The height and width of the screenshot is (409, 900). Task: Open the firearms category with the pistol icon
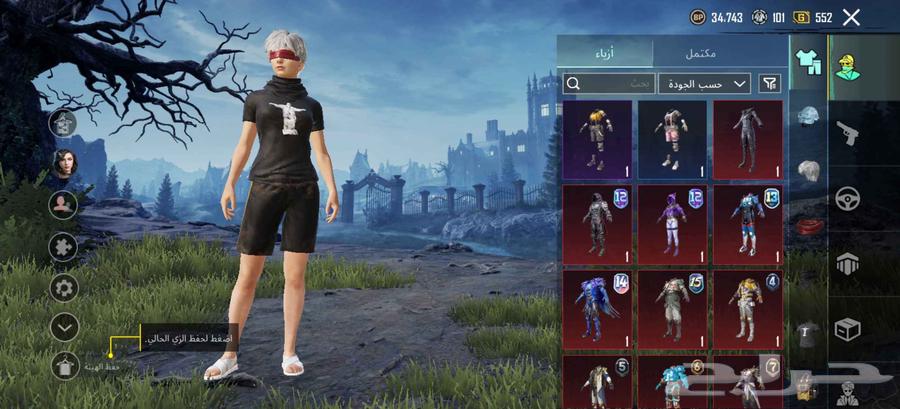click(x=848, y=131)
